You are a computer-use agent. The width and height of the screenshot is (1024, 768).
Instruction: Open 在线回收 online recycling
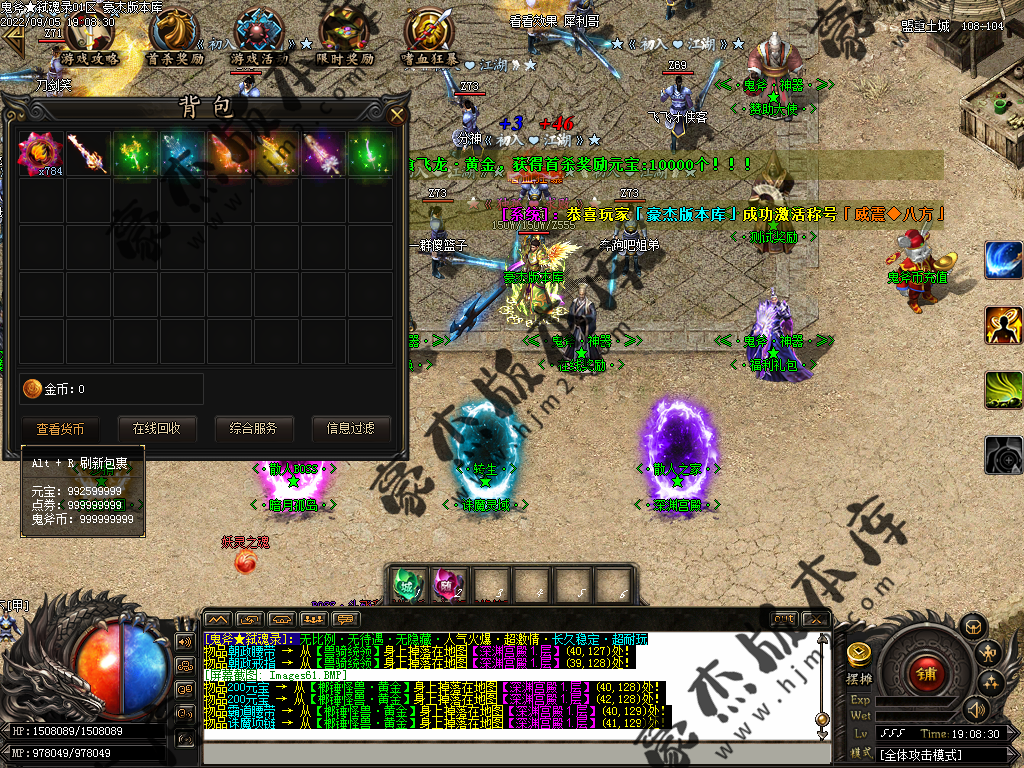157,429
